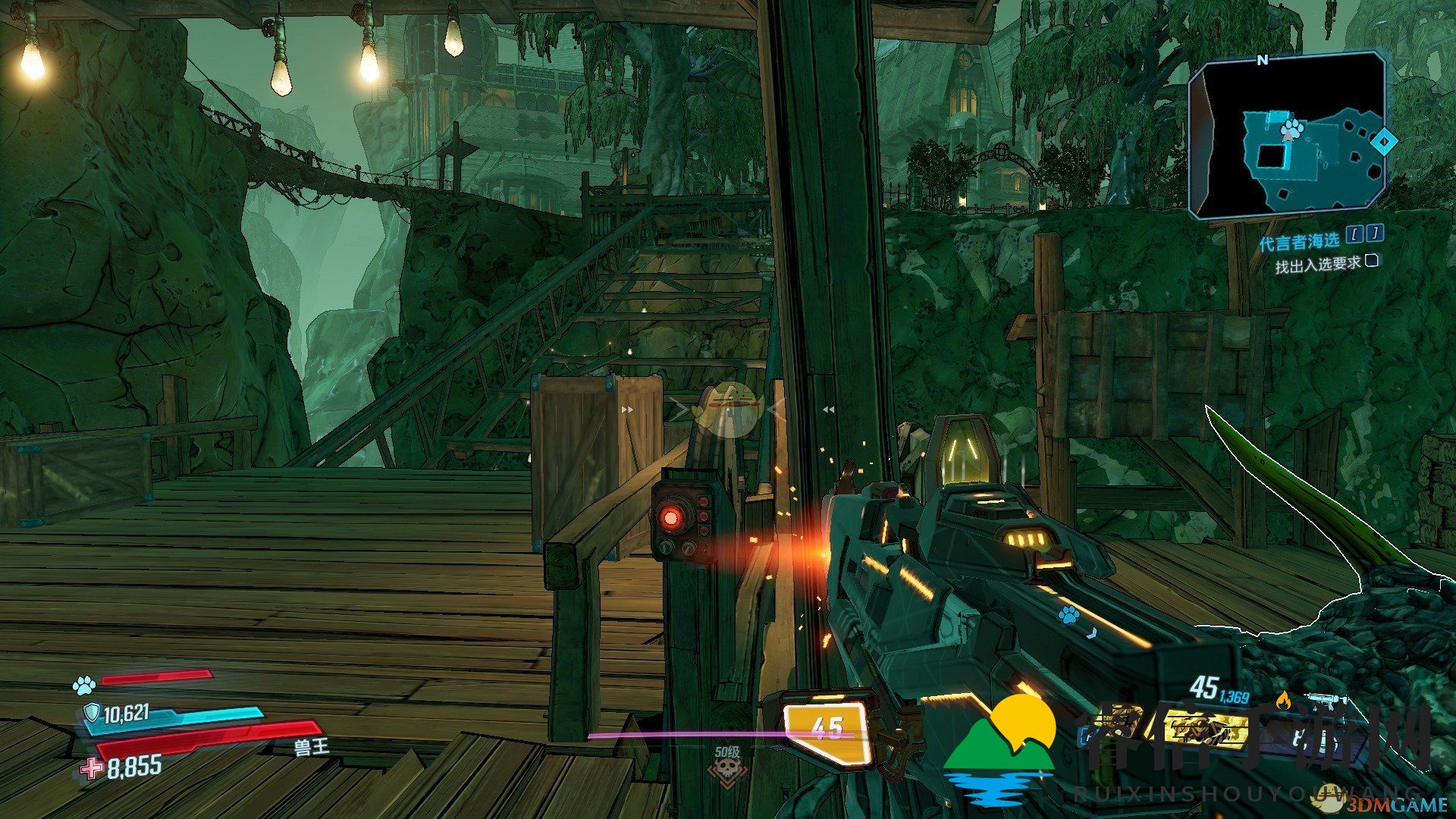Click the diamond waypoint marker on the minimap

tap(1384, 140)
